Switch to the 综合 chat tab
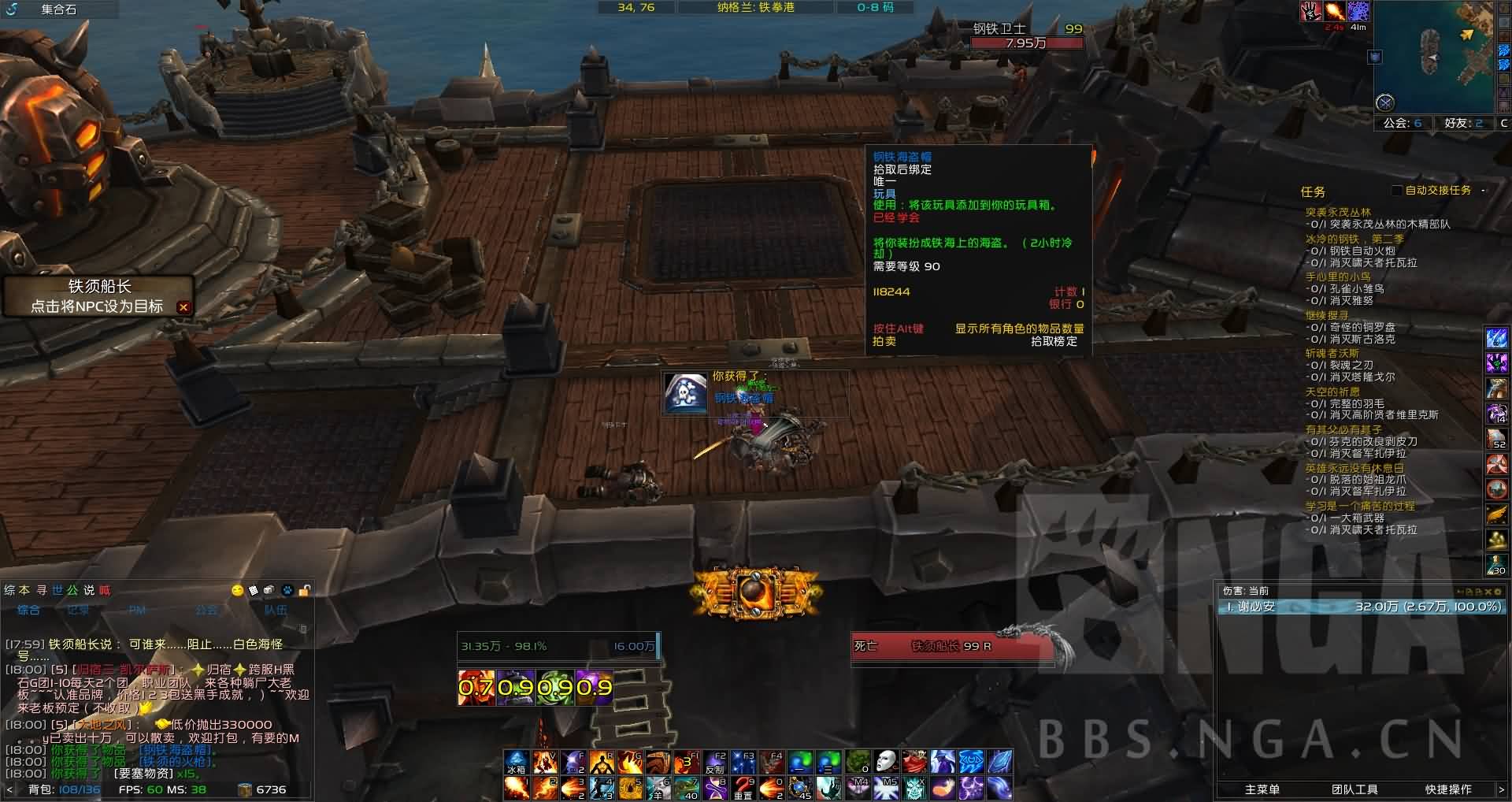 [29, 610]
